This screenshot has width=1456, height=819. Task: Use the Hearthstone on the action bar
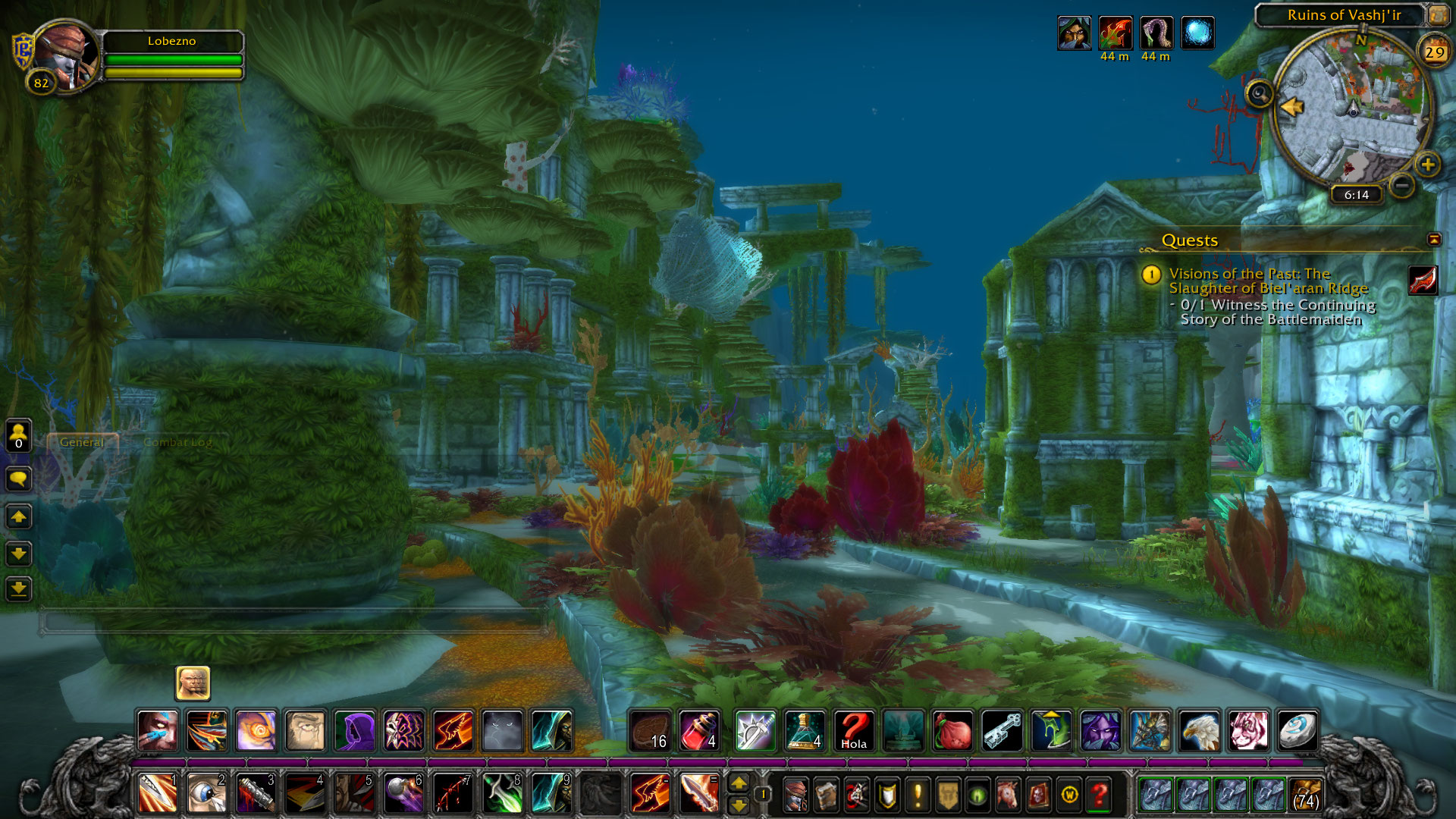pos(1297,731)
